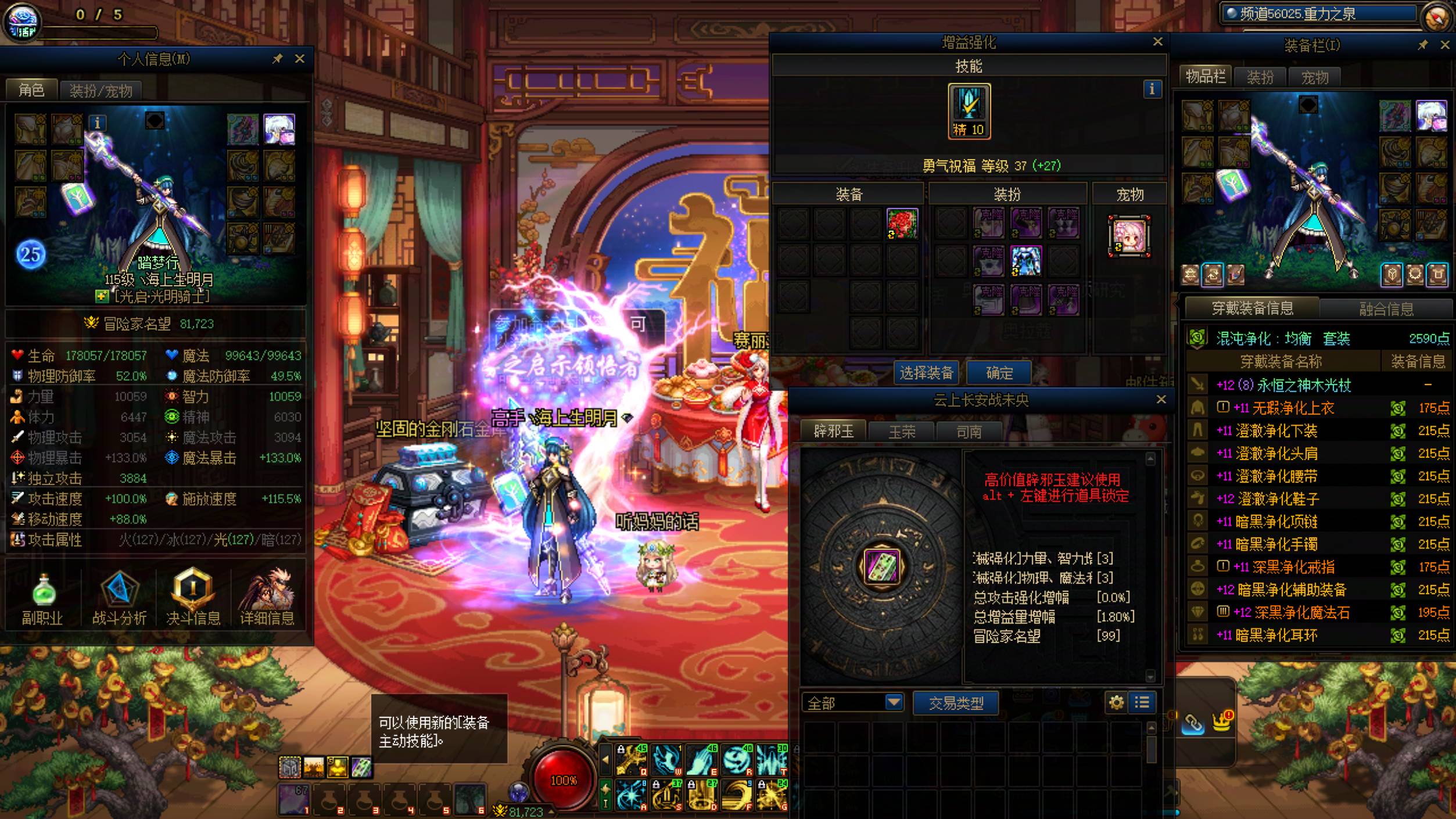Close the 个人信息 character window

(x=300, y=59)
